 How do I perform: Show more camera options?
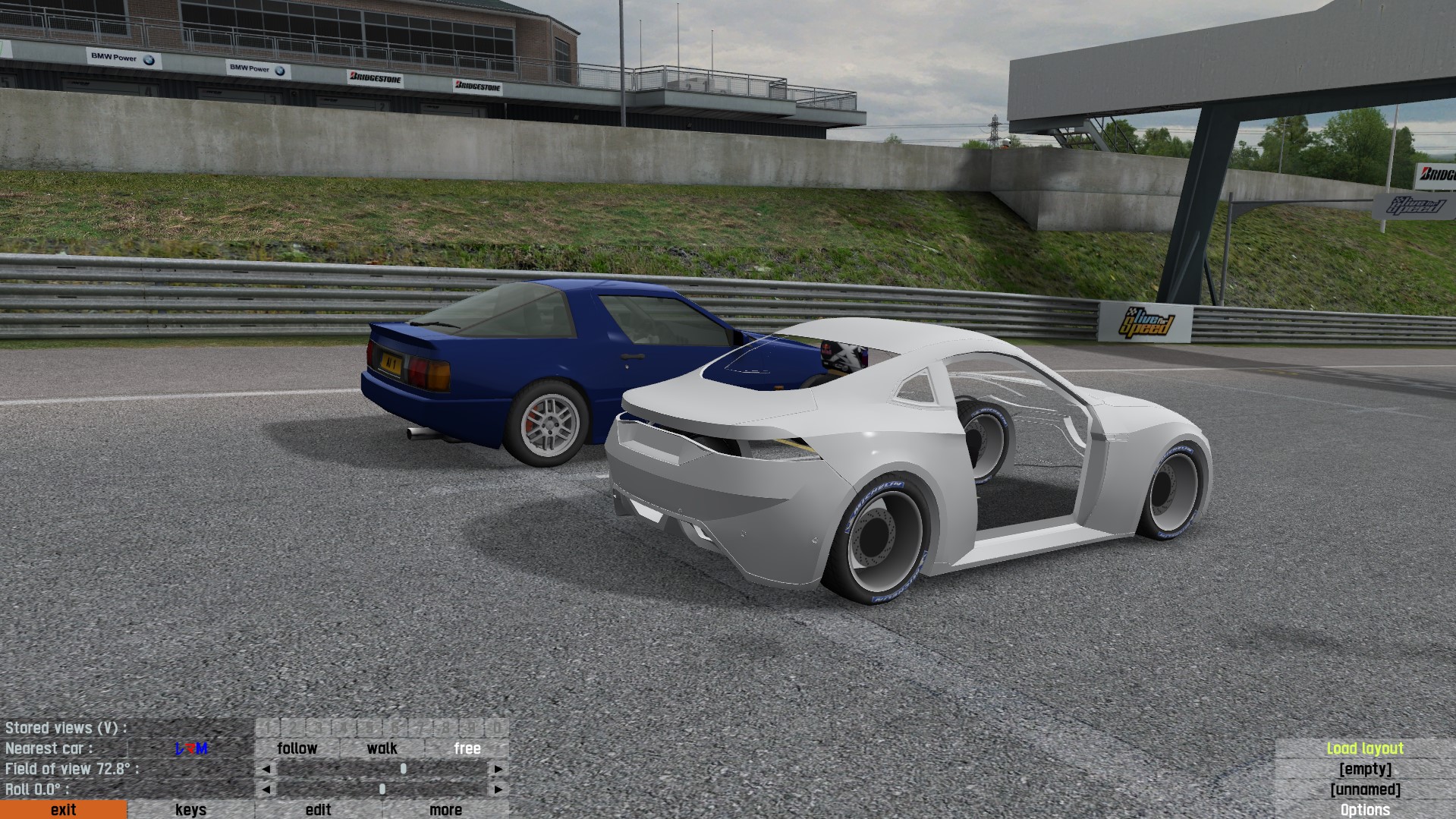[x=445, y=810]
